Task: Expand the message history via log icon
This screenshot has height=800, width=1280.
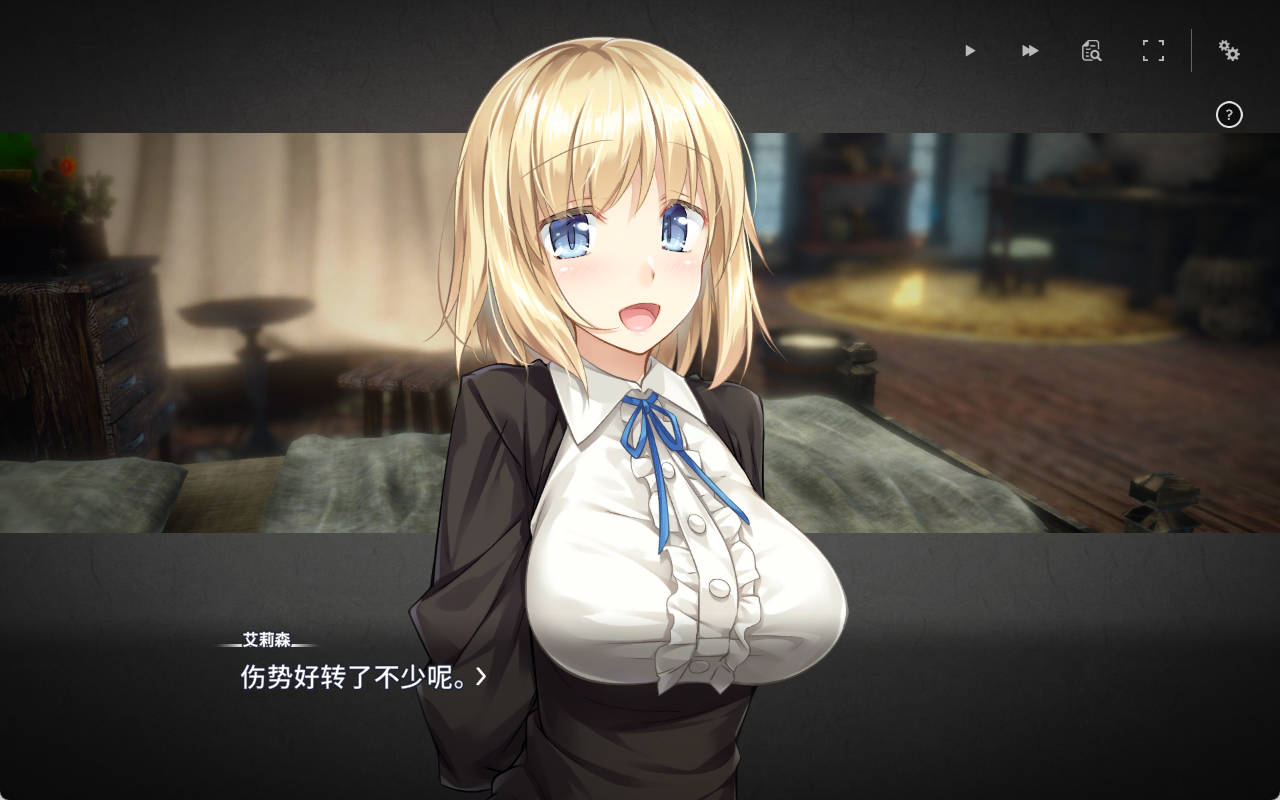Action: pyautogui.click(x=1092, y=50)
